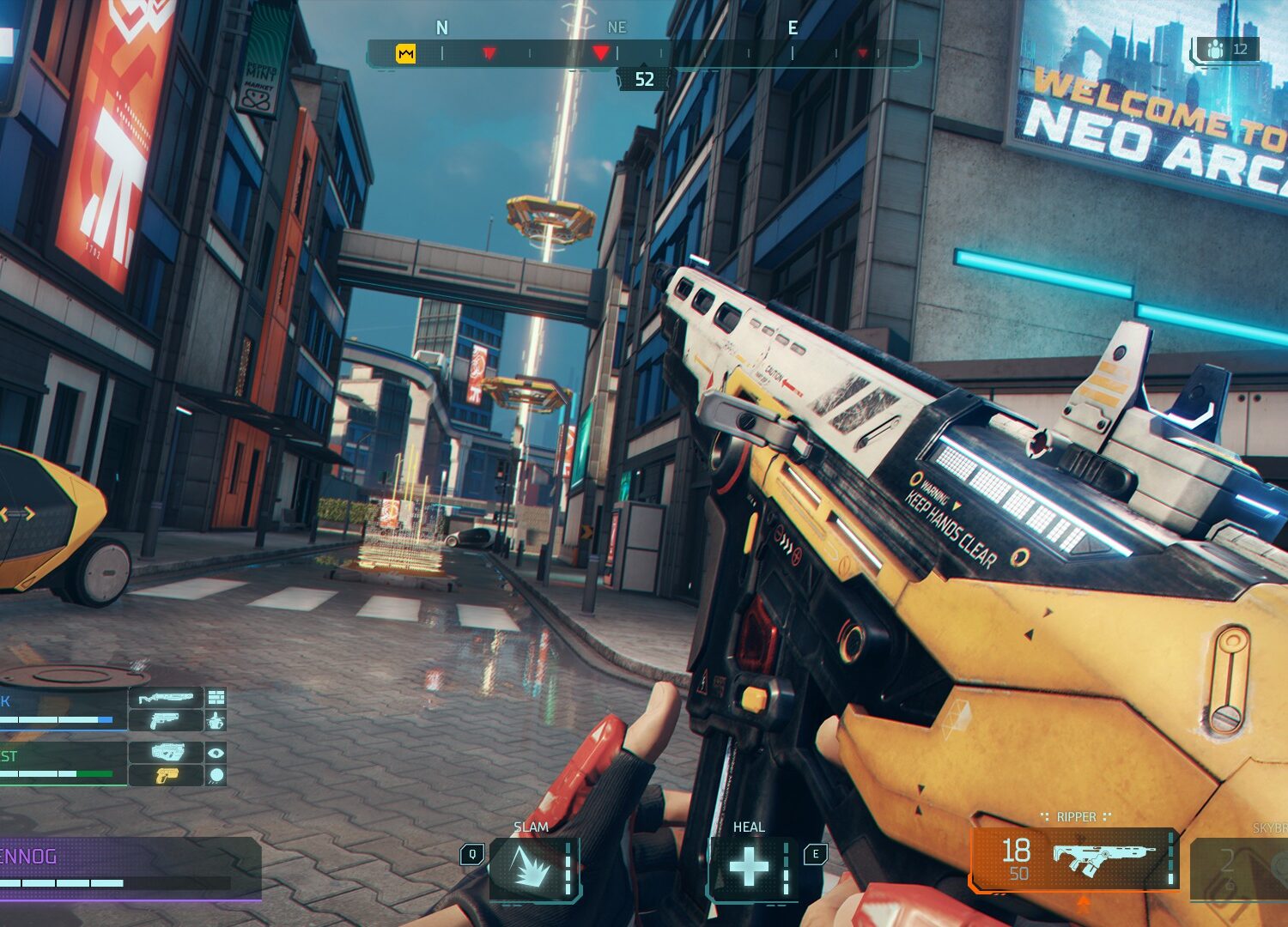Select the blue-named teammate's status panel
Viewport: 1288px width, 927px height.
62,708
